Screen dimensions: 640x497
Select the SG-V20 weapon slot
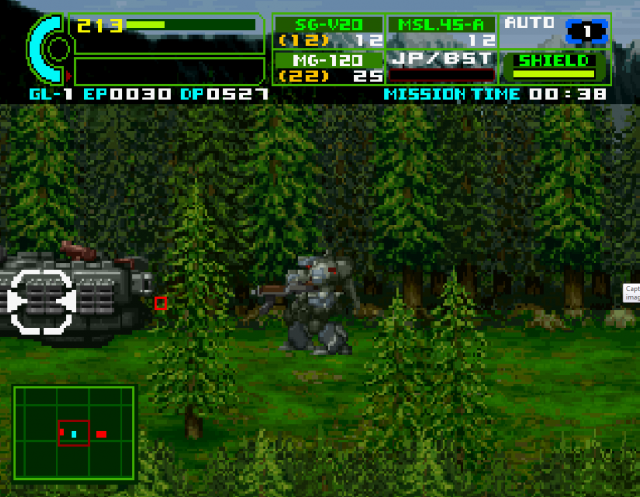[x=329, y=32]
